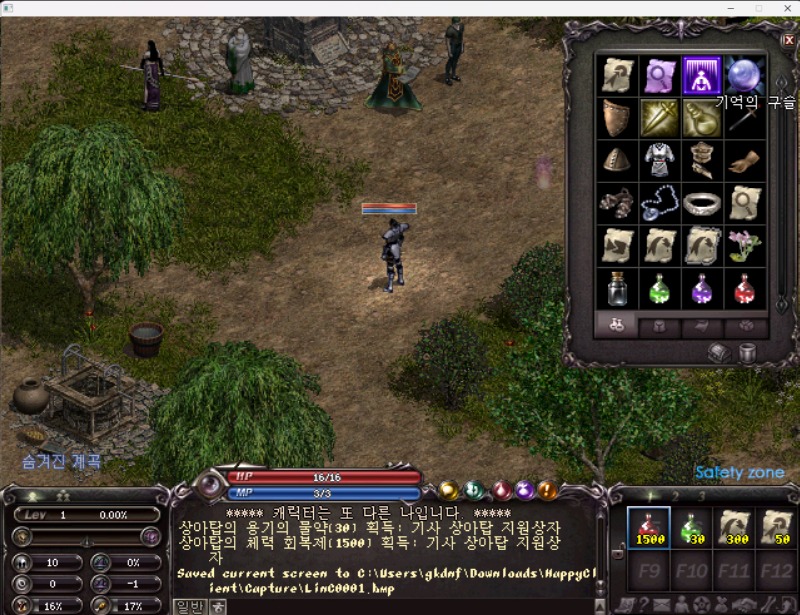Select the purple potion in inventory

coord(702,289)
